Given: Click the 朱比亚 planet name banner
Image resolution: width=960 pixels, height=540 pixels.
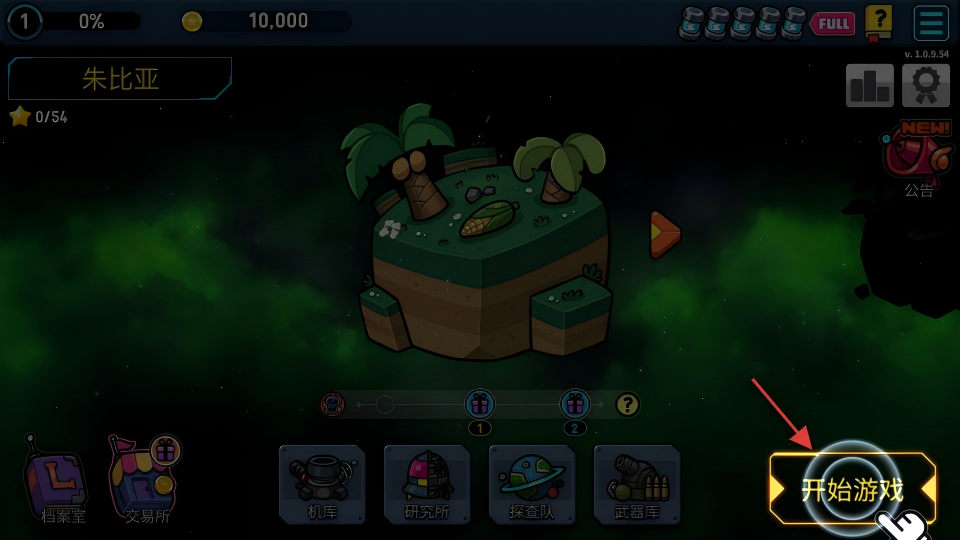Looking at the screenshot, I should tap(120, 79).
